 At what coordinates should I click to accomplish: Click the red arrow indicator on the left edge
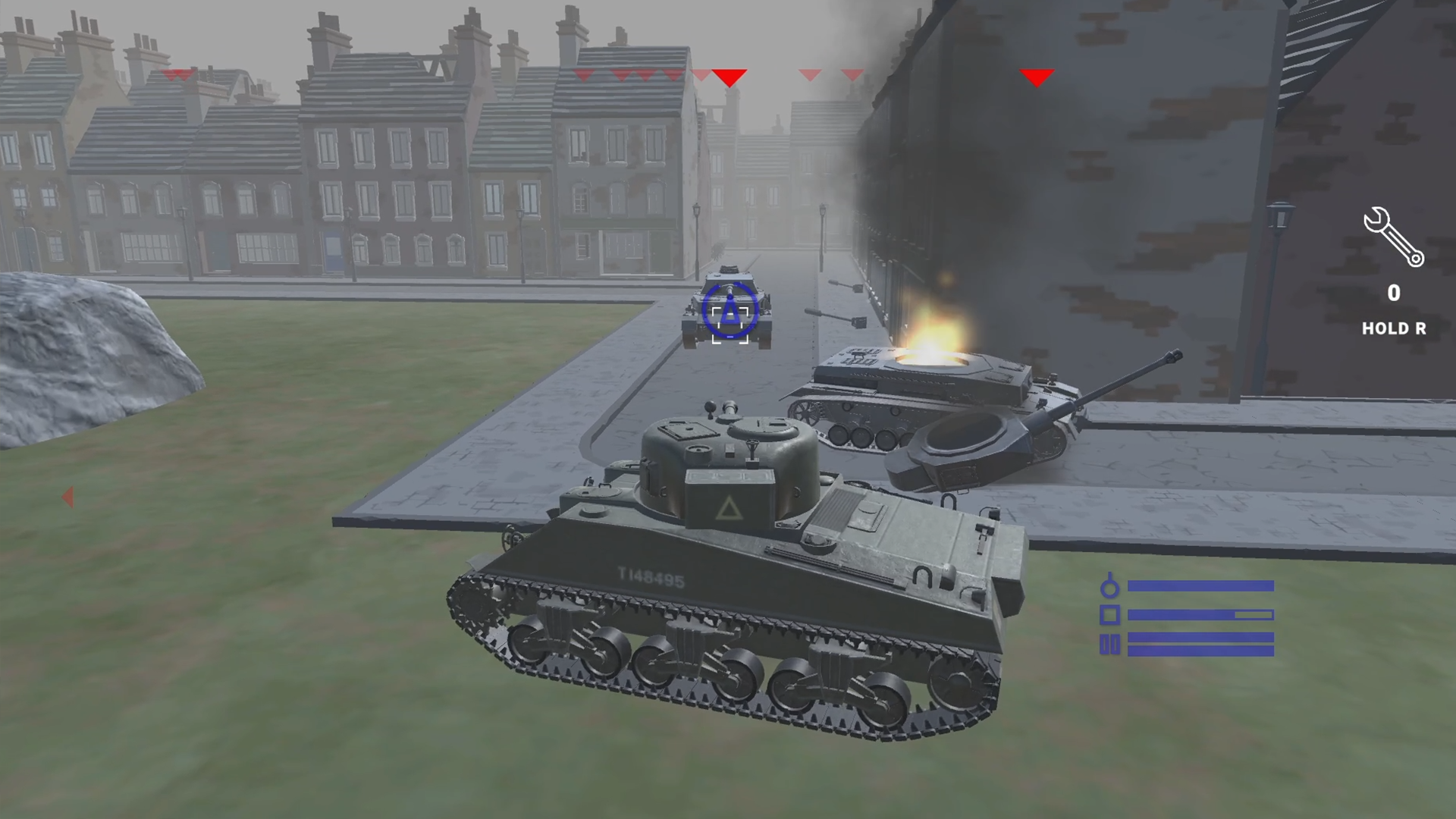click(68, 496)
